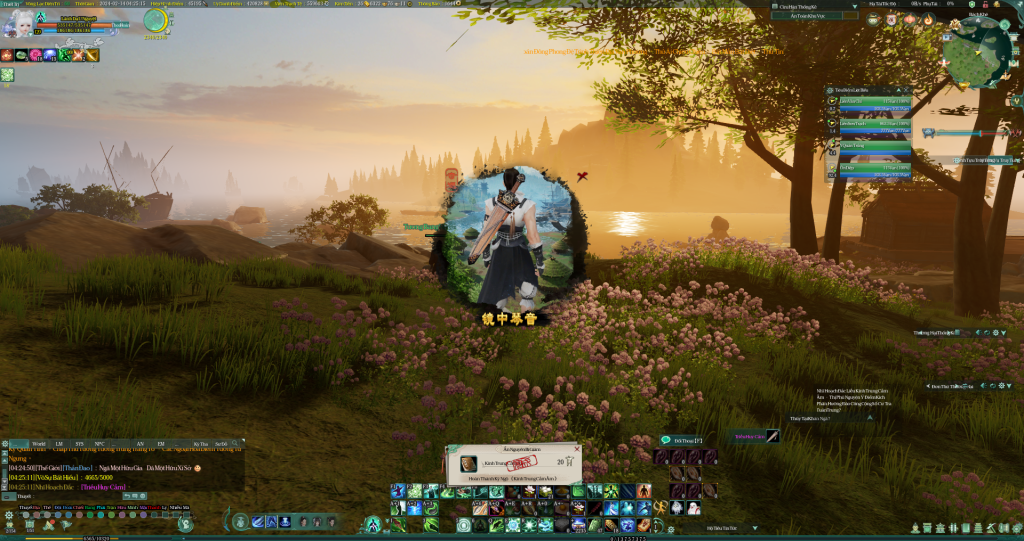
Task: Close the Kinh Trung reward popup
Action: pos(577,450)
